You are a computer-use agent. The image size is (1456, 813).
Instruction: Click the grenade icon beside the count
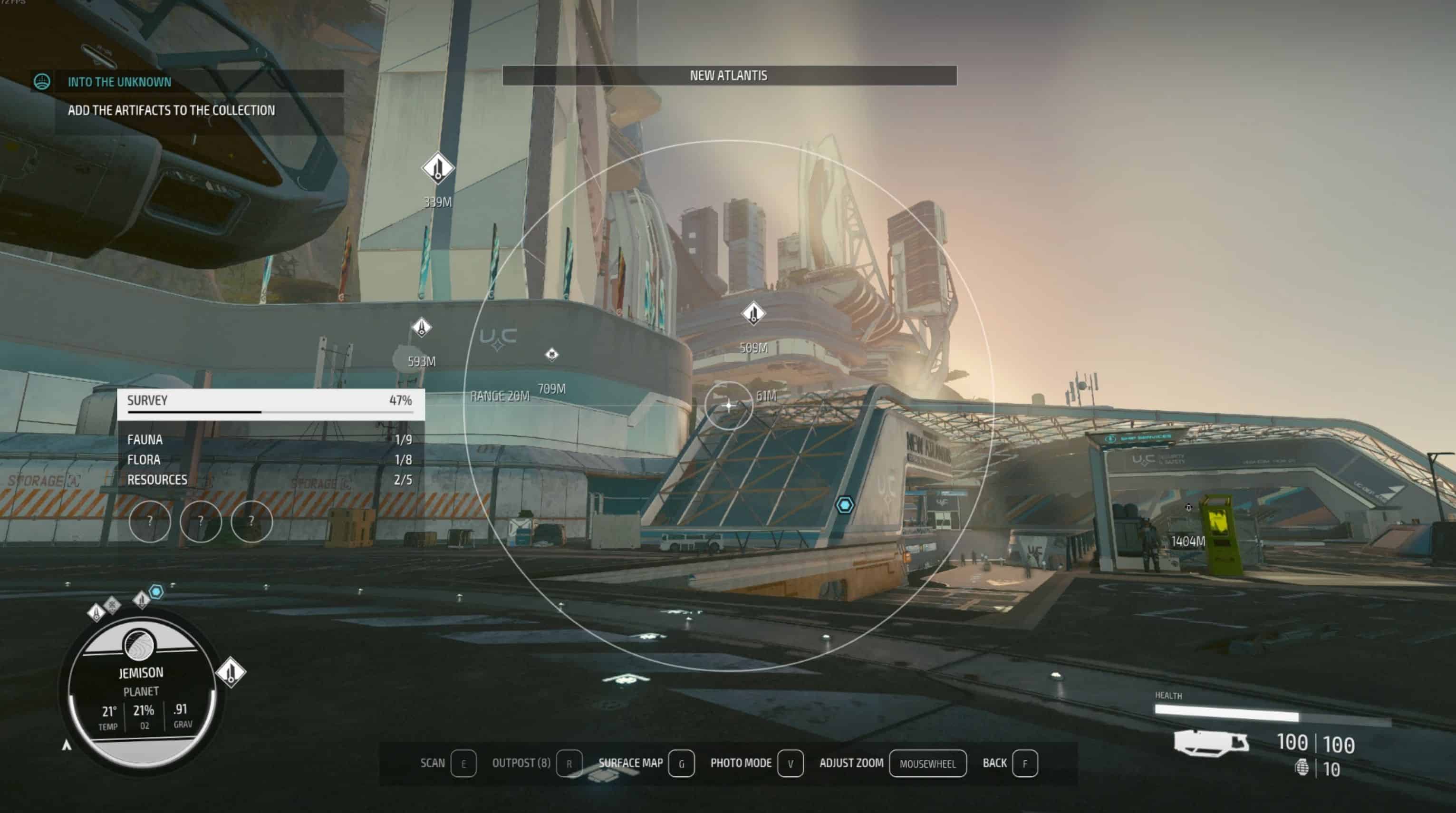point(1301,767)
